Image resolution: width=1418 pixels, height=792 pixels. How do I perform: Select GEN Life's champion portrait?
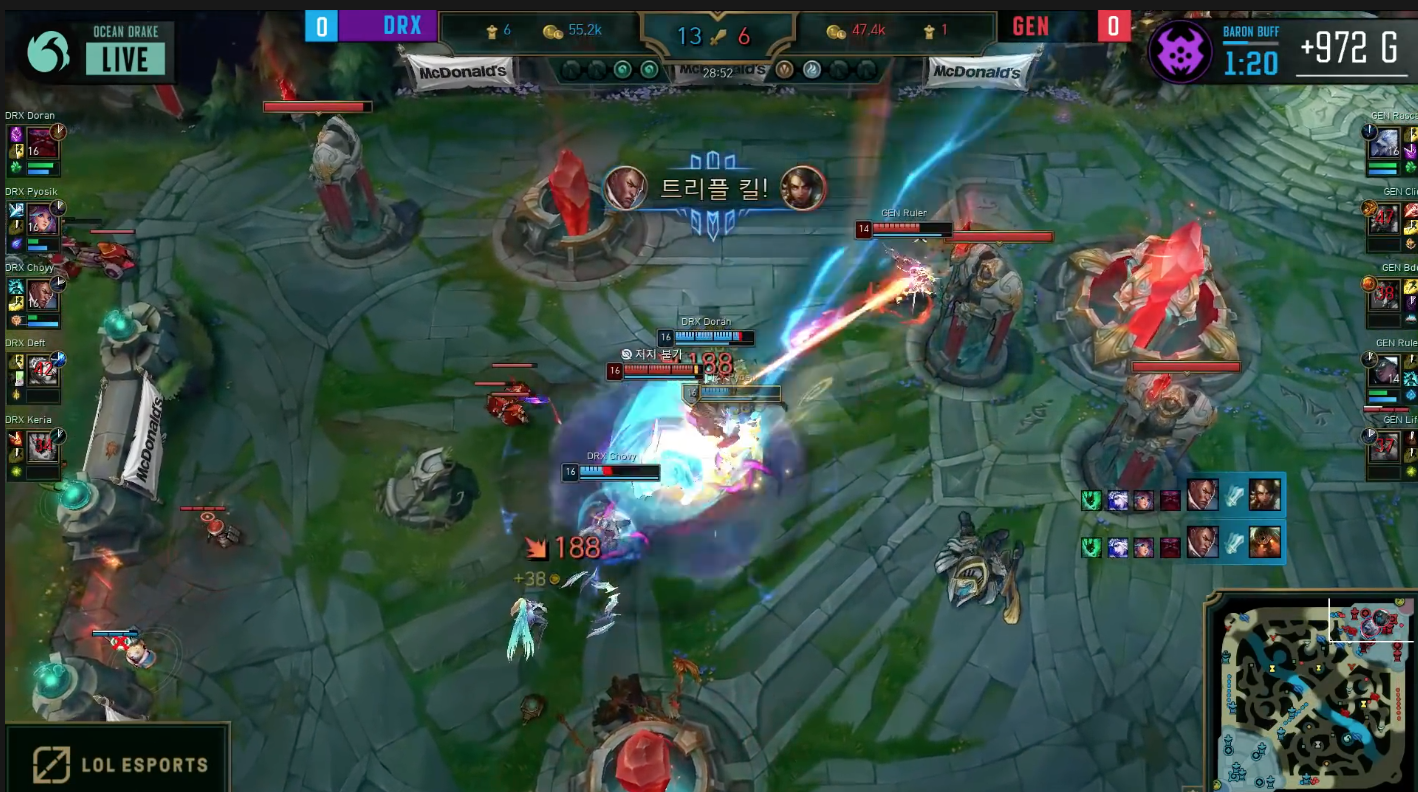[1385, 445]
